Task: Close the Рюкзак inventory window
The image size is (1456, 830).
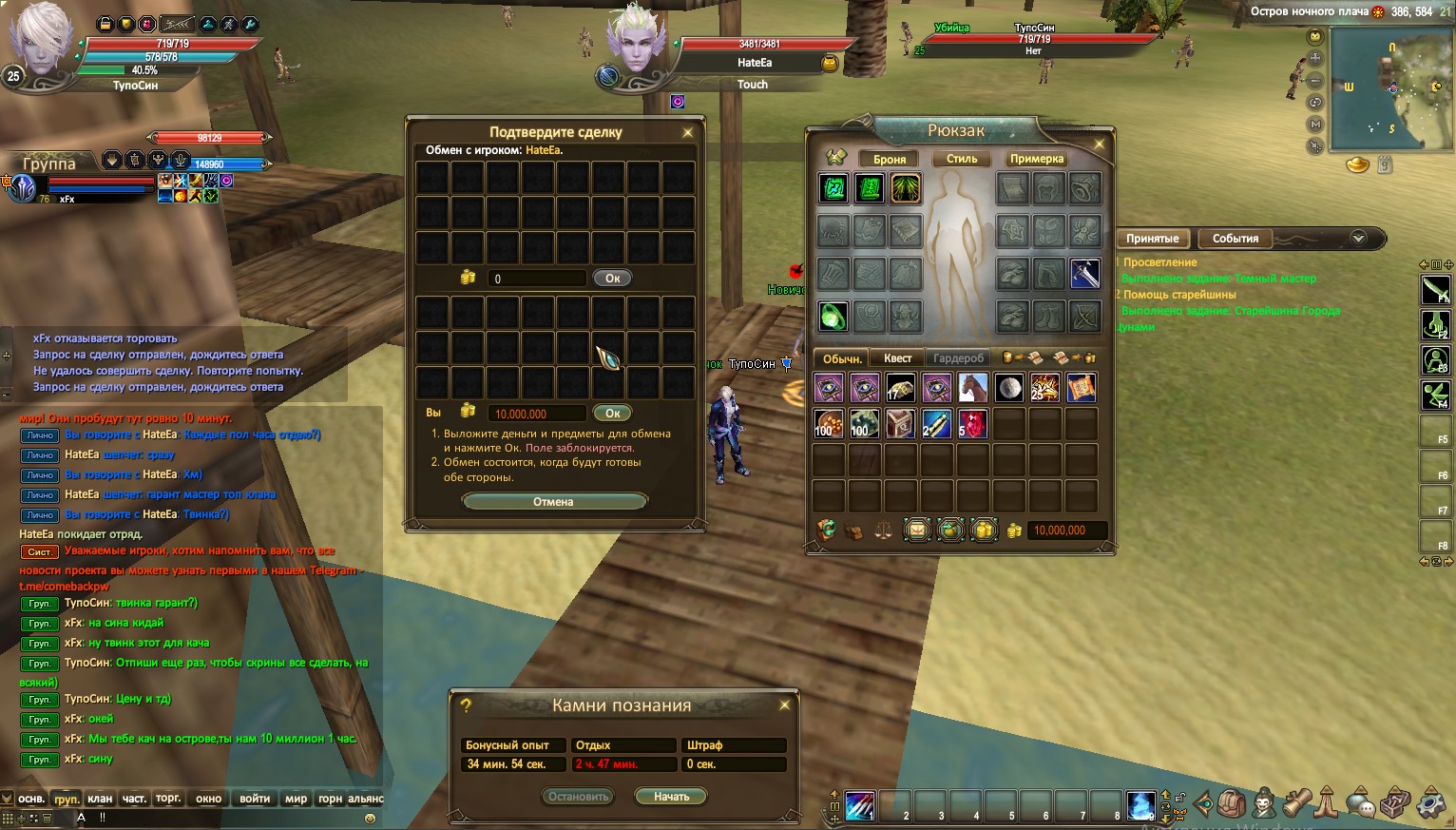Action: 1099,145
